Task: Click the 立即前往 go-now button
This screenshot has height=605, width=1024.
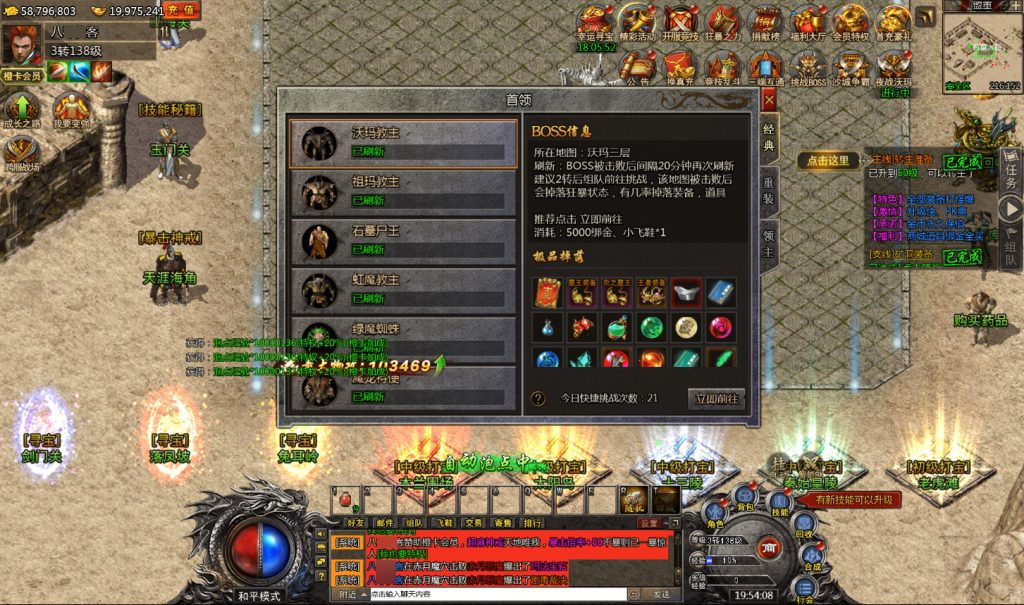Action: tap(717, 398)
